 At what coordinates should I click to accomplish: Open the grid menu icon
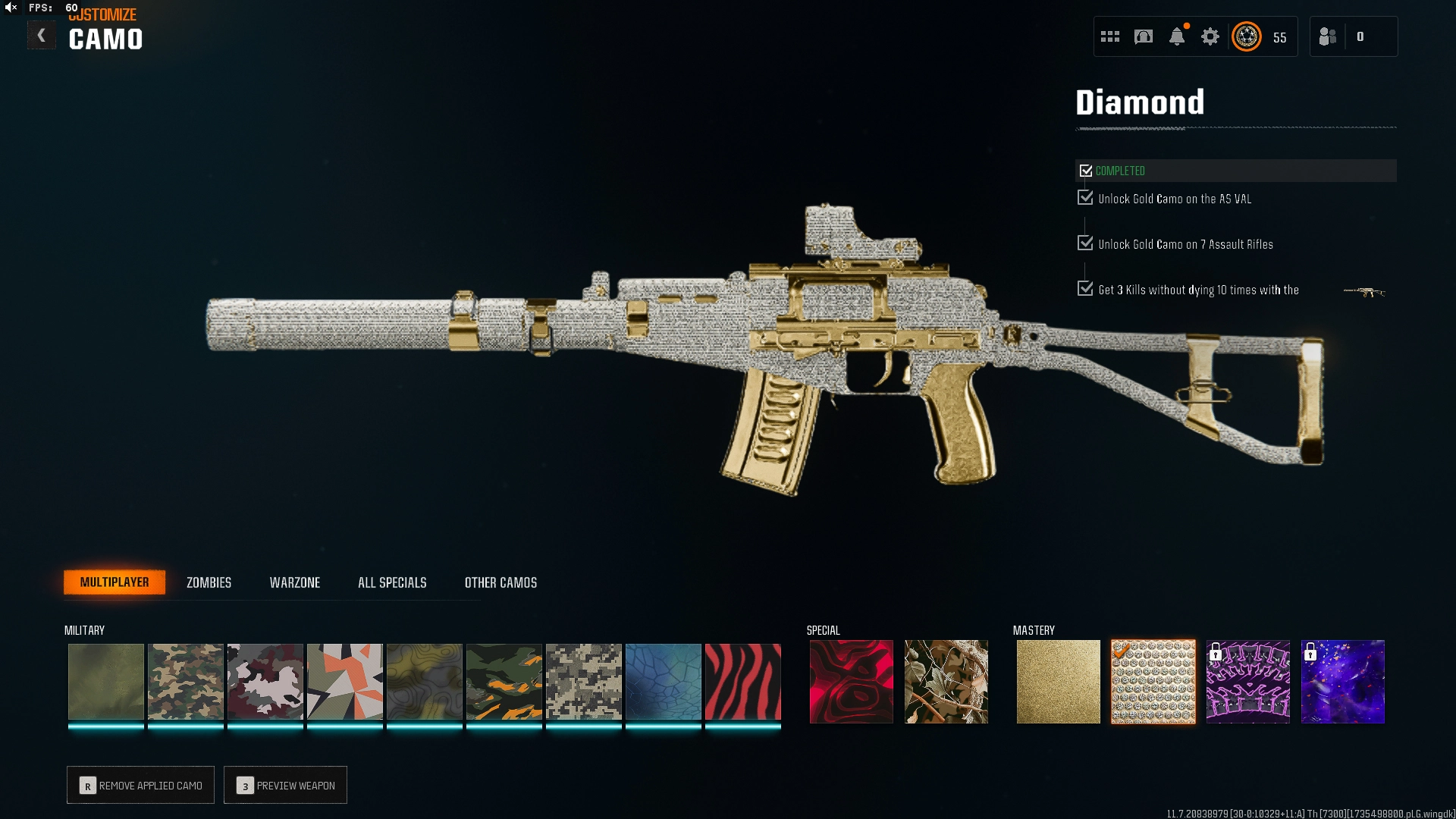[1110, 36]
